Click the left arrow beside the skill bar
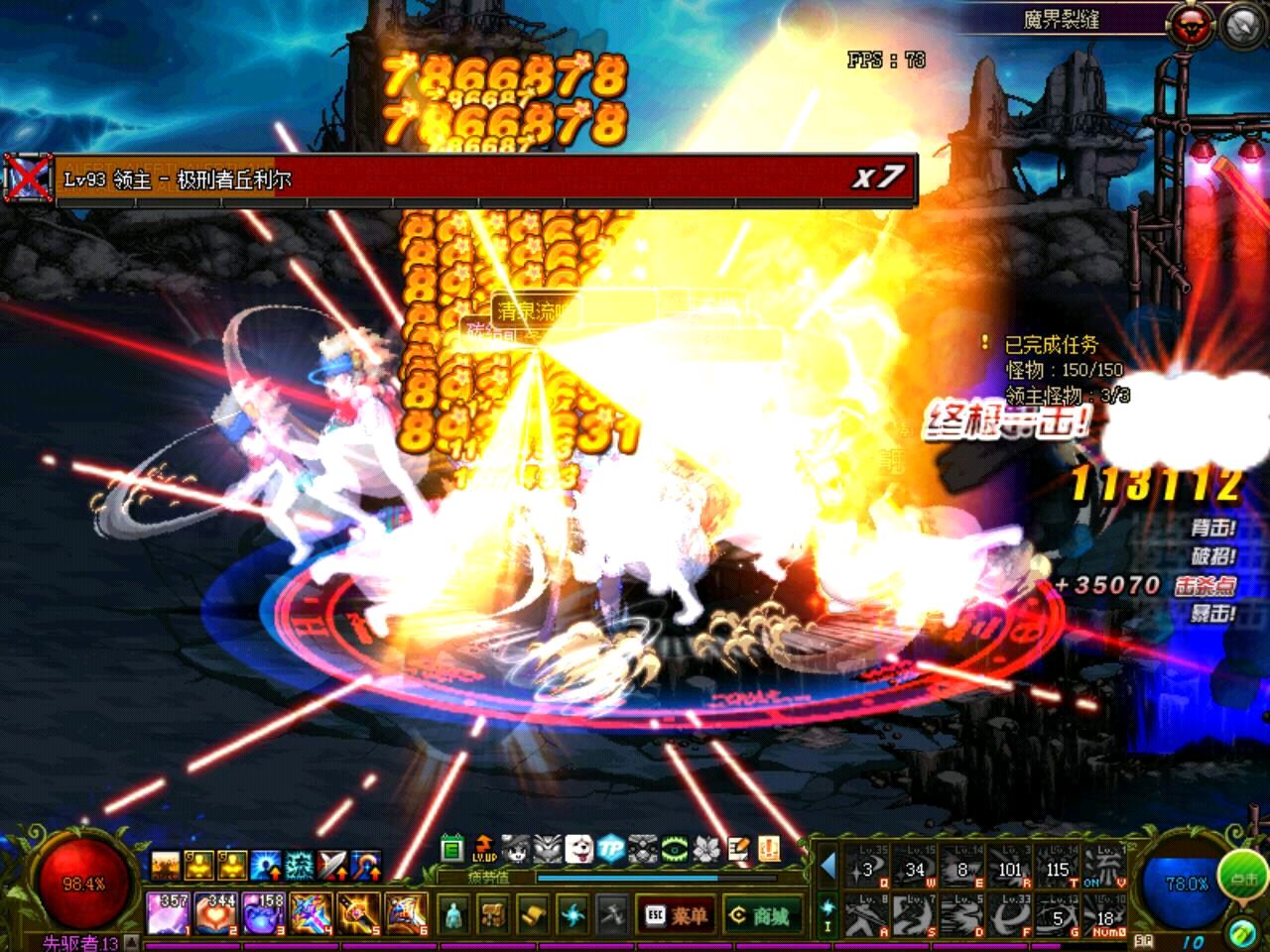 pos(828,868)
